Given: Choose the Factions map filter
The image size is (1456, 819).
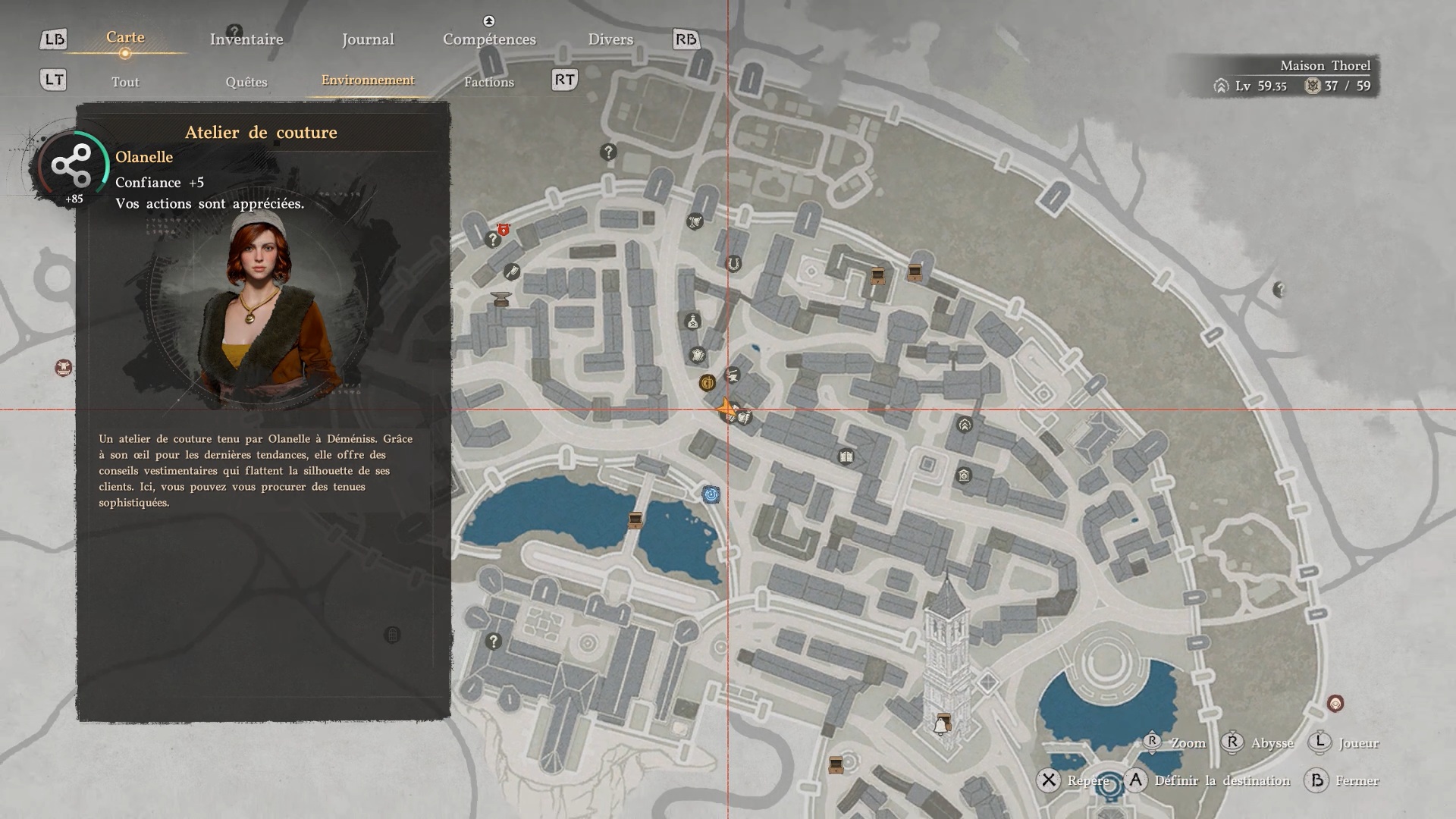Looking at the screenshot, I should coord(489,82).
